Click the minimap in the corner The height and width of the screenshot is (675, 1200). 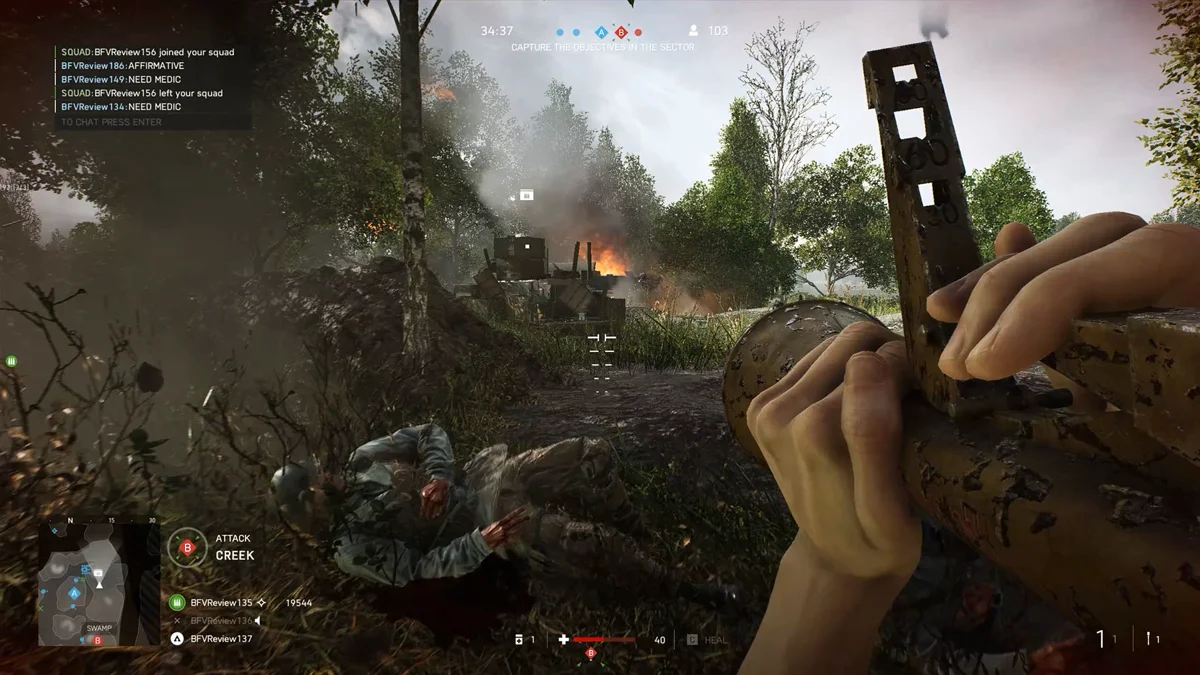[x=98, y=582]
